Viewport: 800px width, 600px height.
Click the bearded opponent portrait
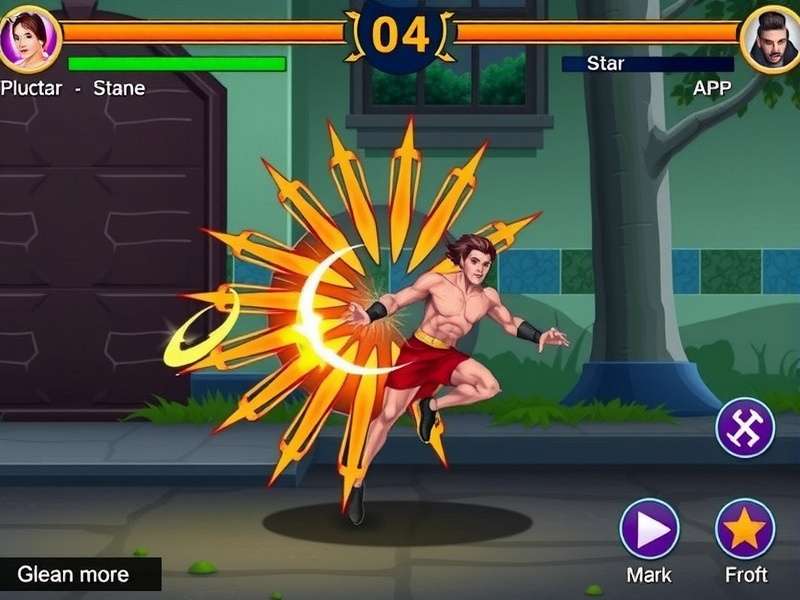(x=771, y=38)
